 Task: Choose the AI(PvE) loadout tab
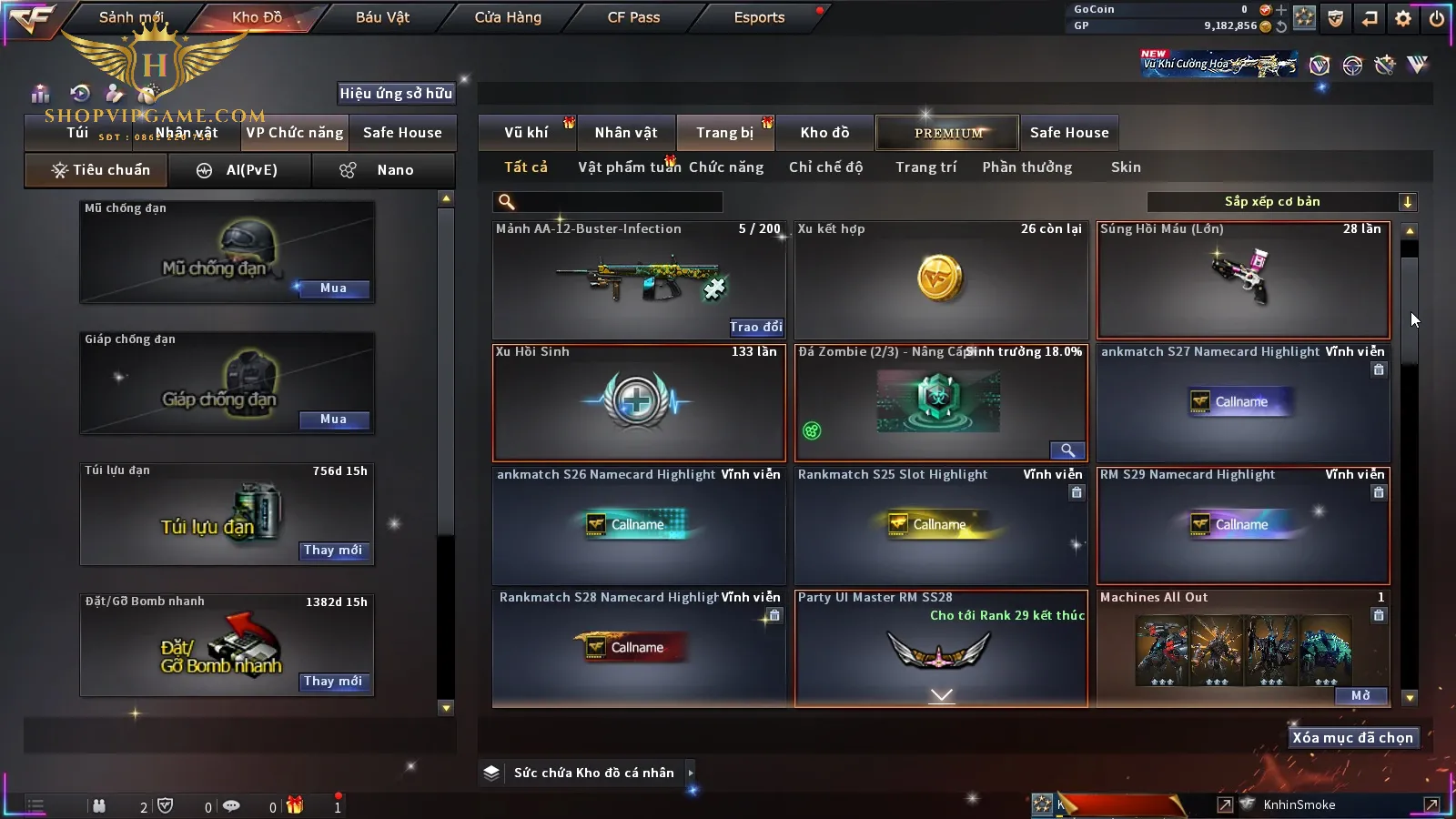tap(239, 170)
